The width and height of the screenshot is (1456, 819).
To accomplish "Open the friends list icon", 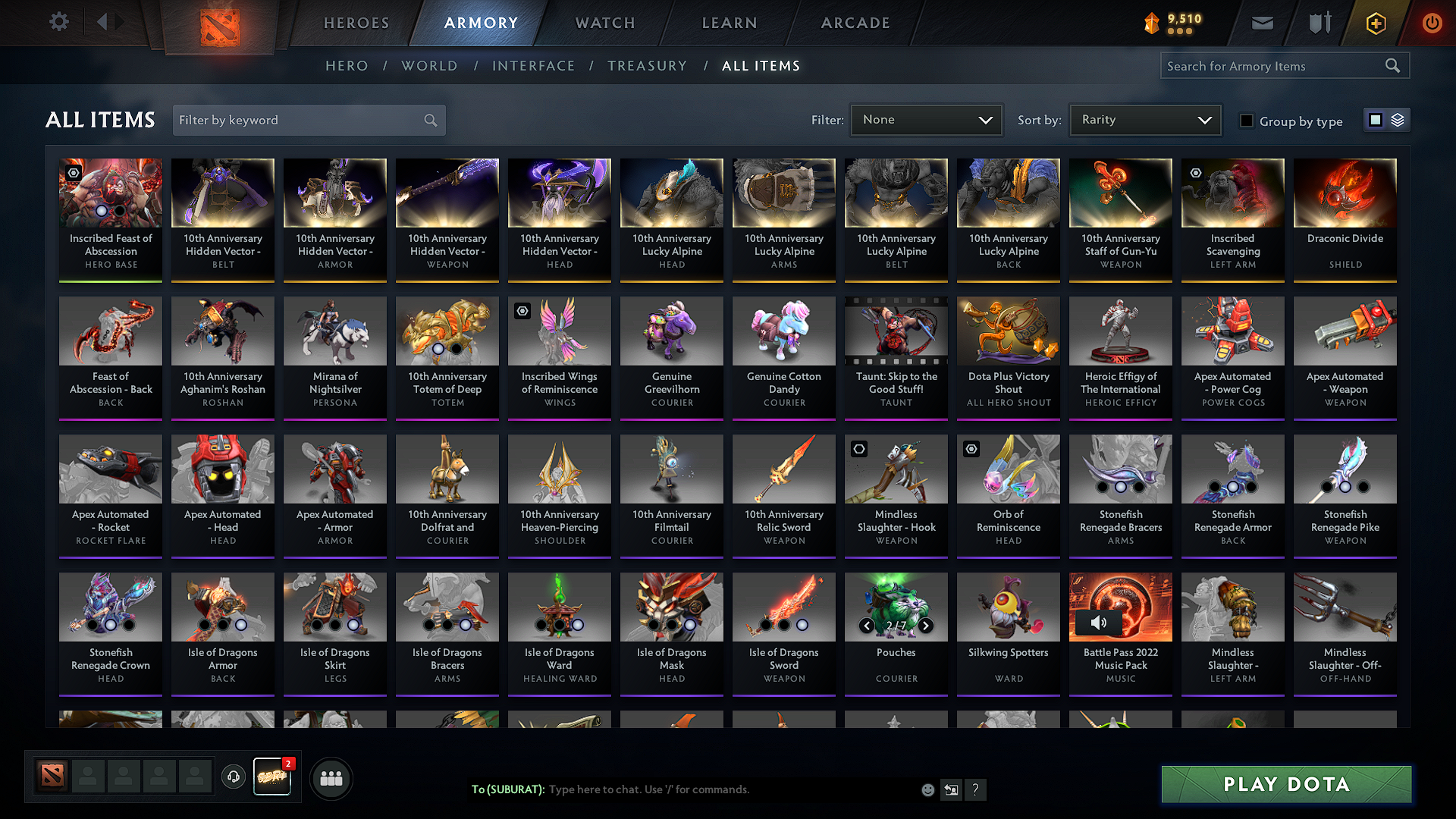I will [x=331, y=777].
